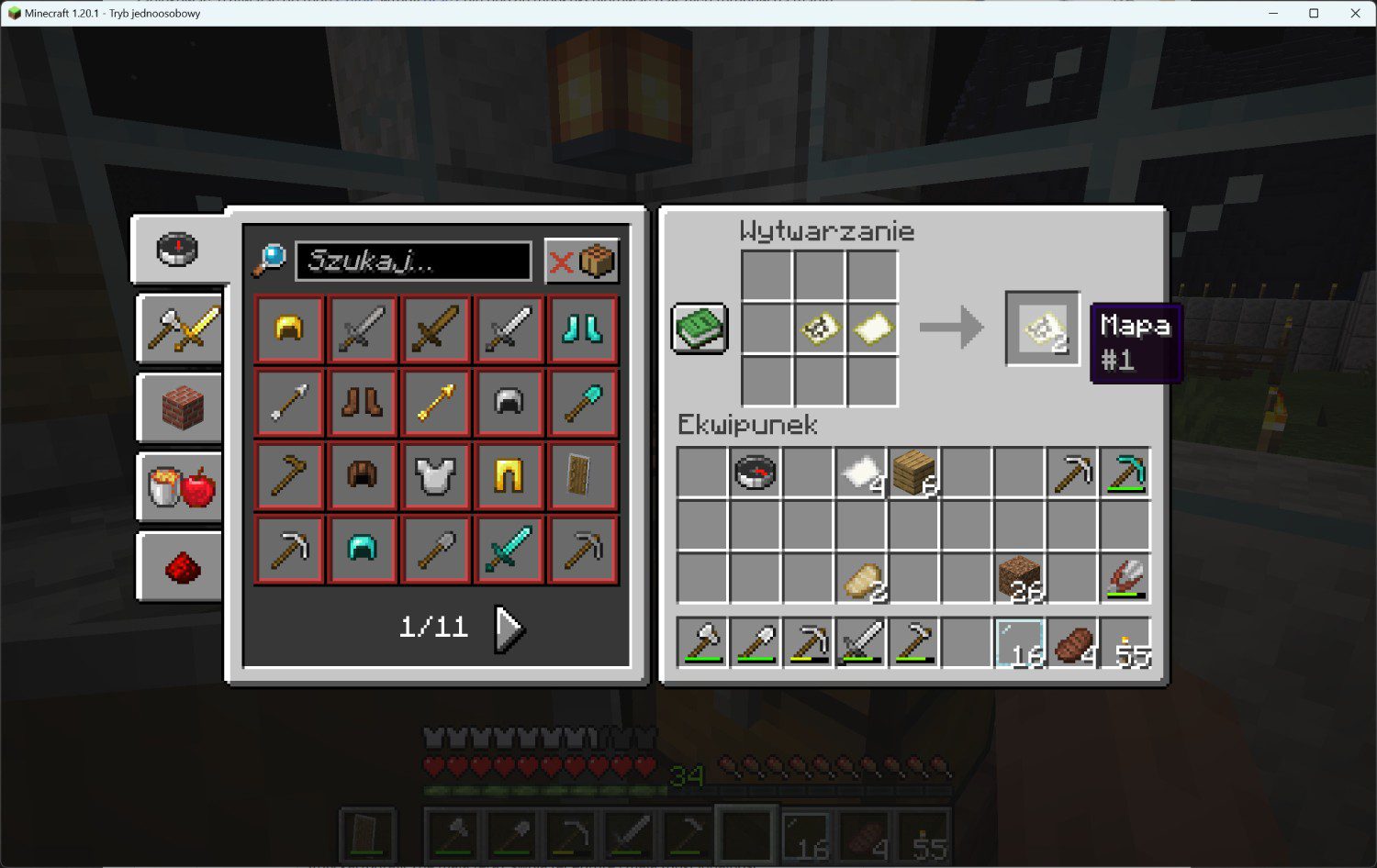This screenshot has width=1377, height=868.
Task: Select the diamond sword recipe
Action: (509, 550)
